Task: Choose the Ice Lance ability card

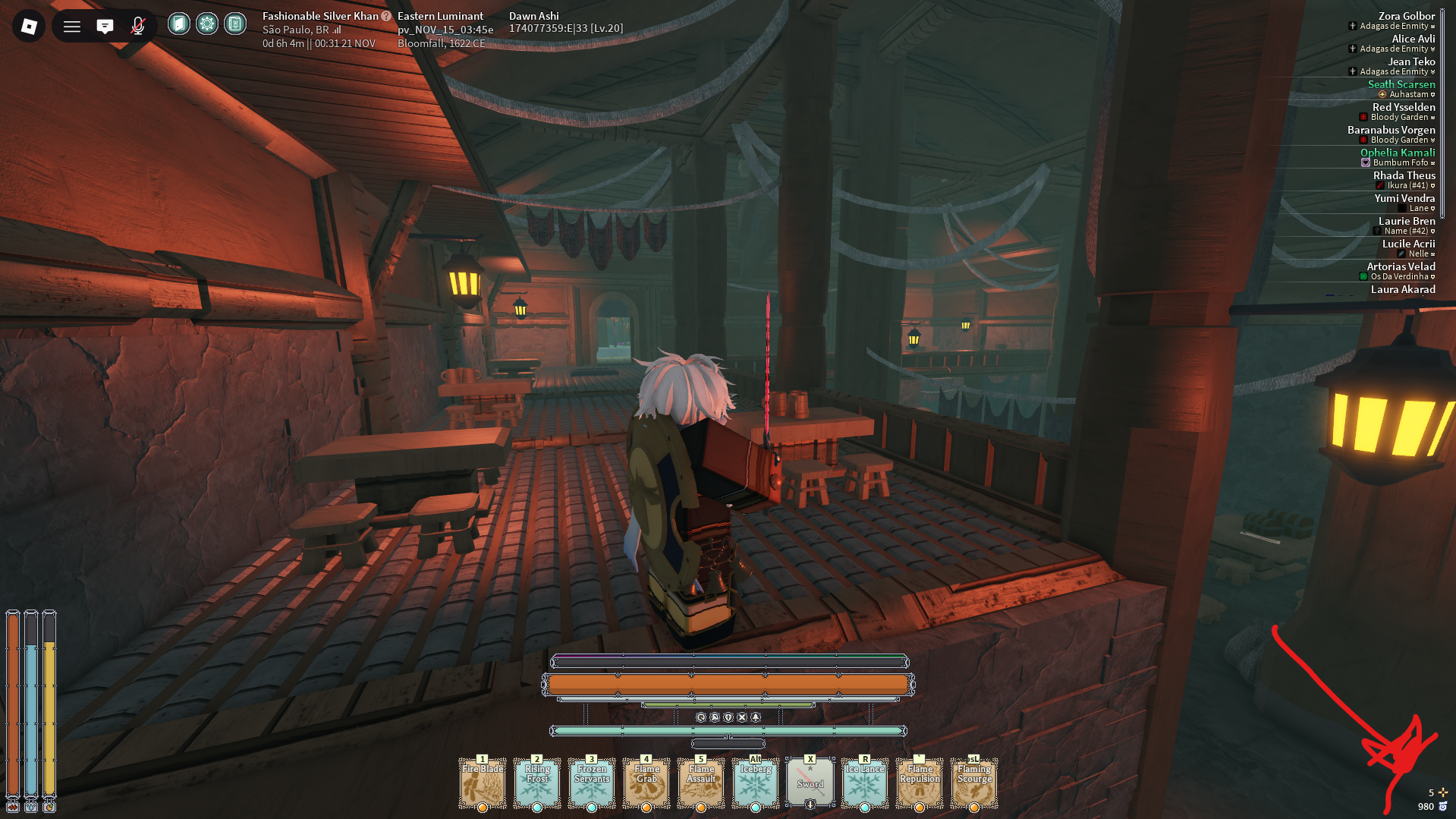Action: pos(865,783)
